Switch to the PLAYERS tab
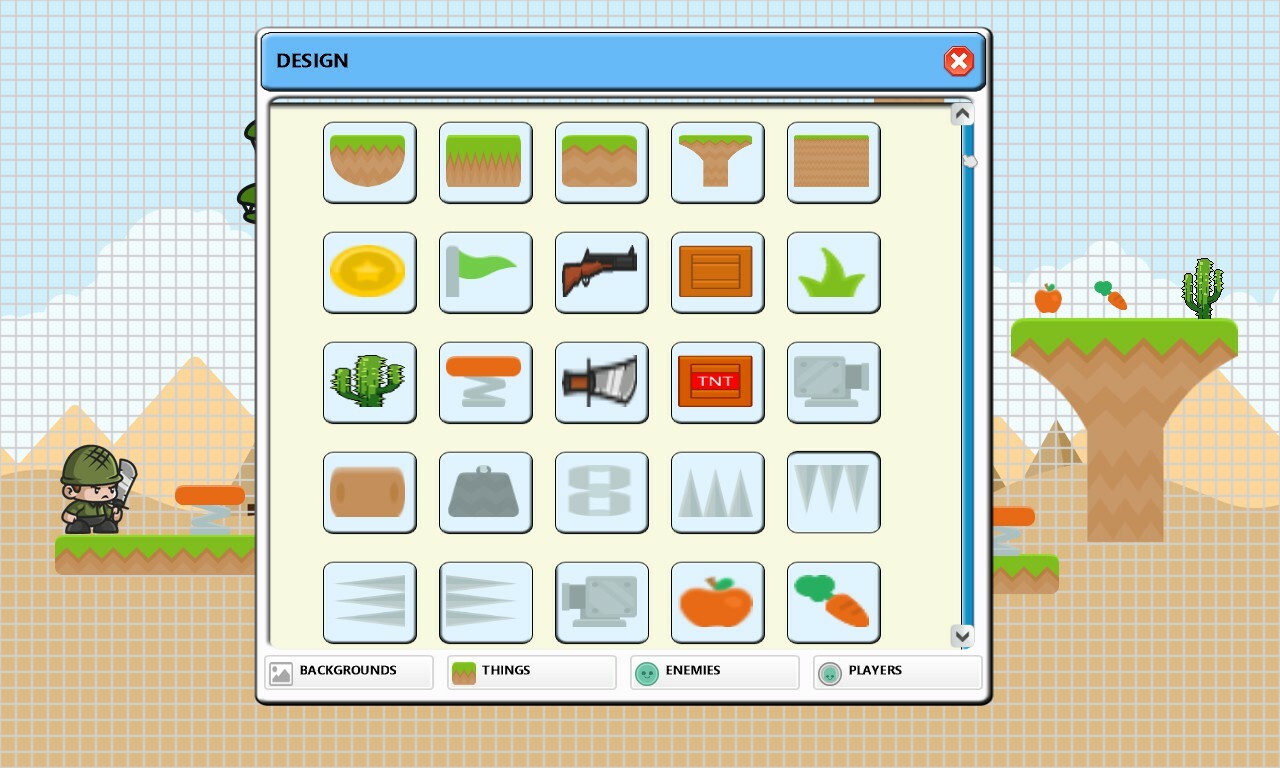 896,671
